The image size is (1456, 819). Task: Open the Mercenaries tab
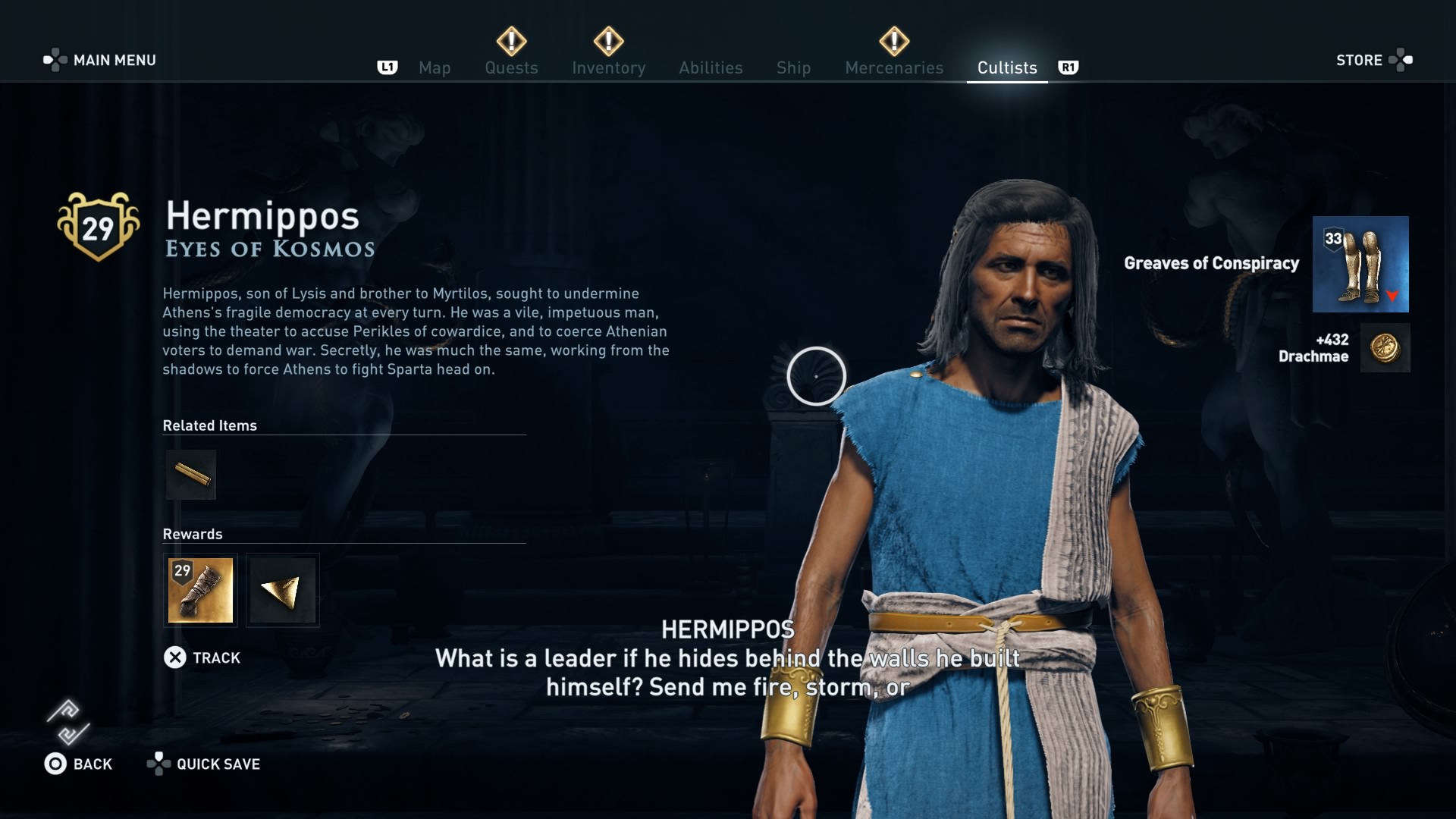894,67
